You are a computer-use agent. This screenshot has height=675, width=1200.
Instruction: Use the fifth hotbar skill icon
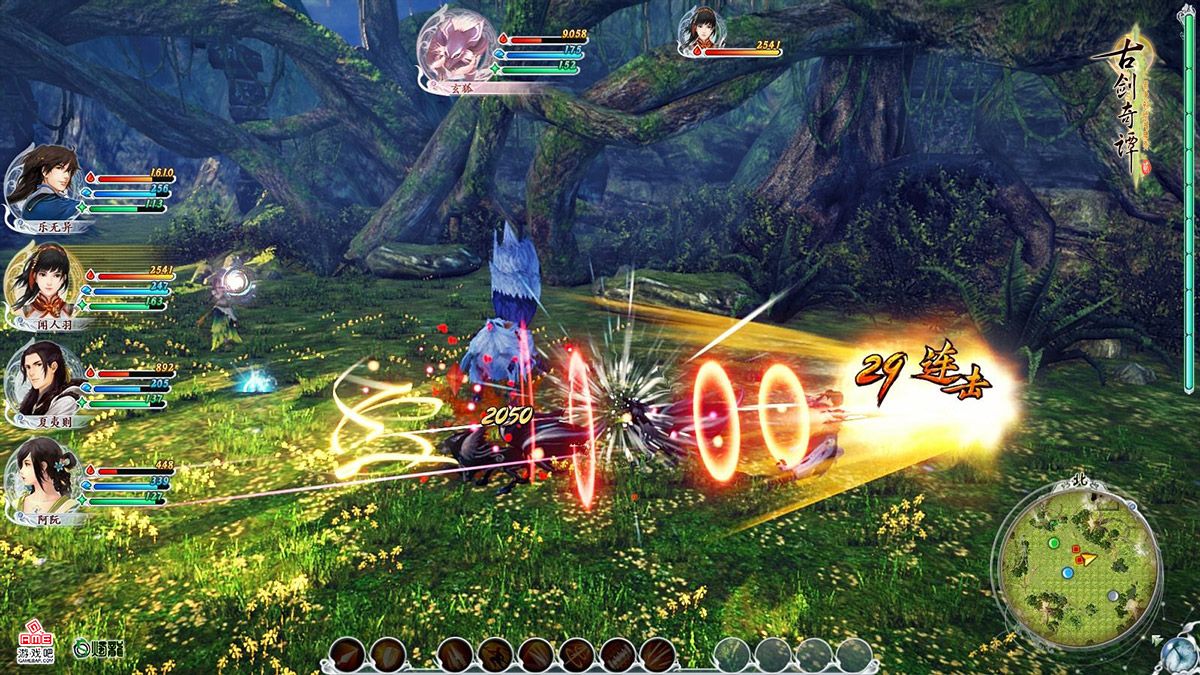click(537, 656)
